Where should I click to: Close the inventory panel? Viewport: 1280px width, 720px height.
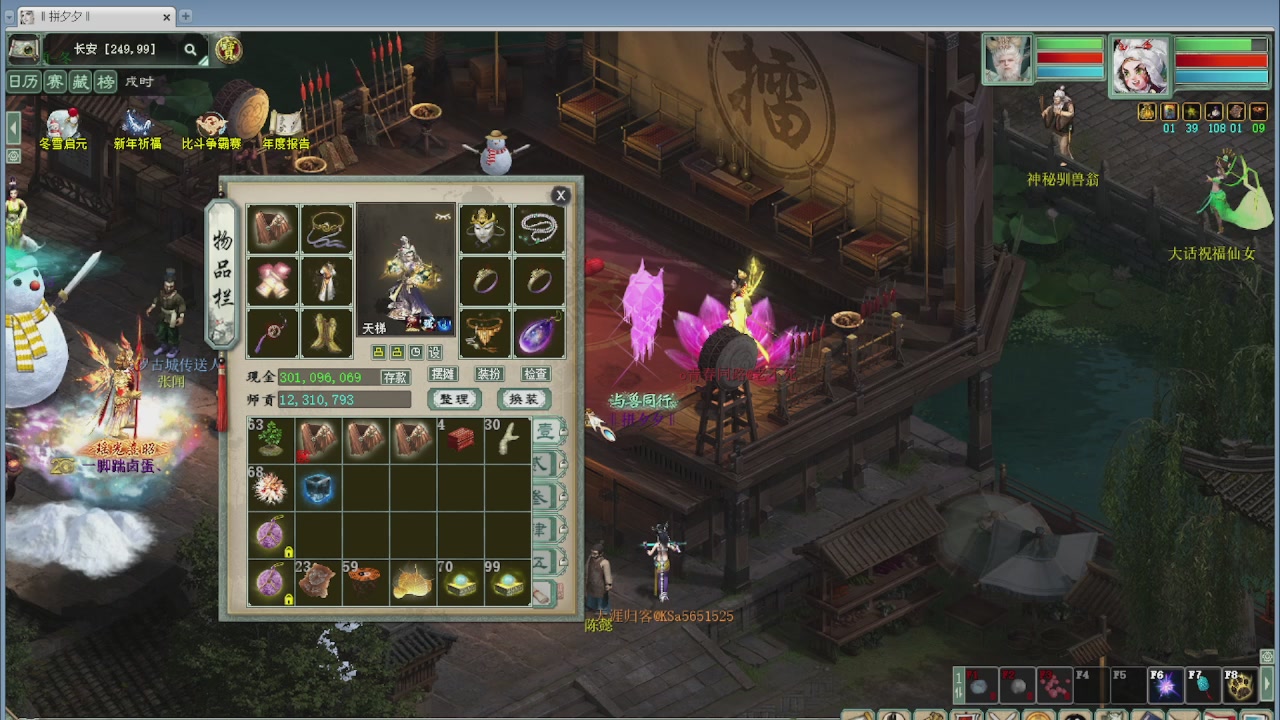coord(561,196)
